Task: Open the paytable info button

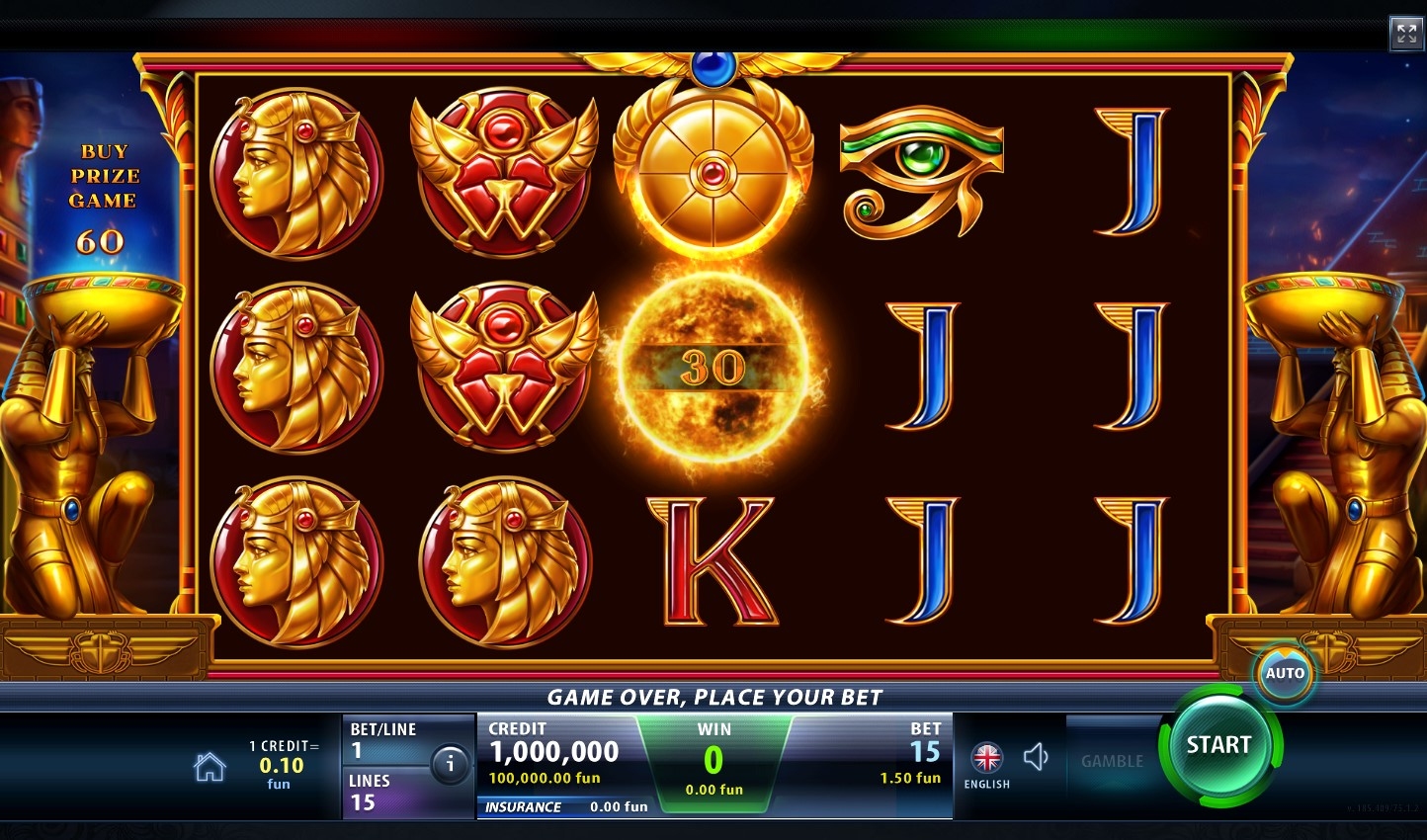Action: (x=450, y=764)
